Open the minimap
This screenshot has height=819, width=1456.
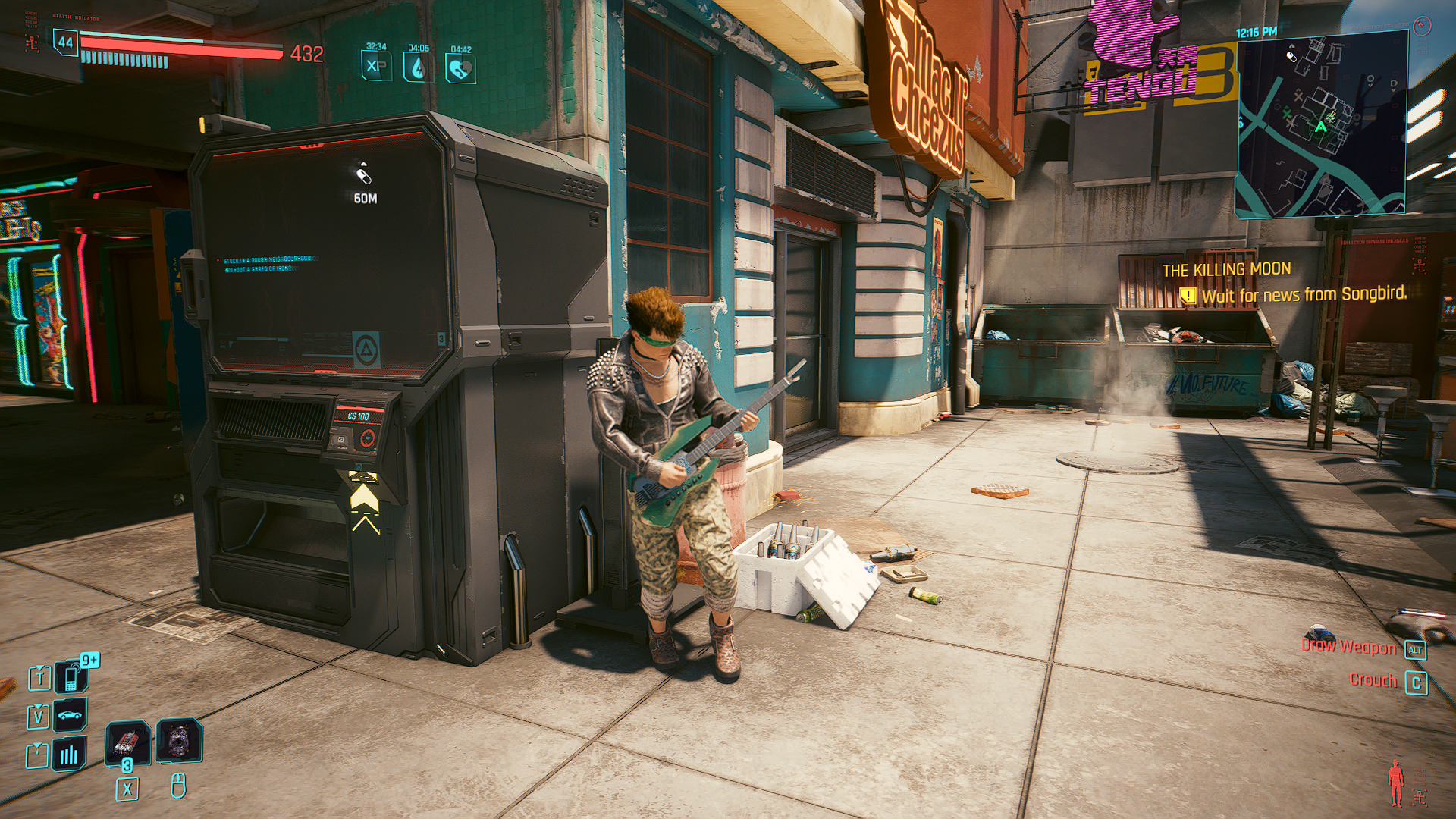point(1321,125)
